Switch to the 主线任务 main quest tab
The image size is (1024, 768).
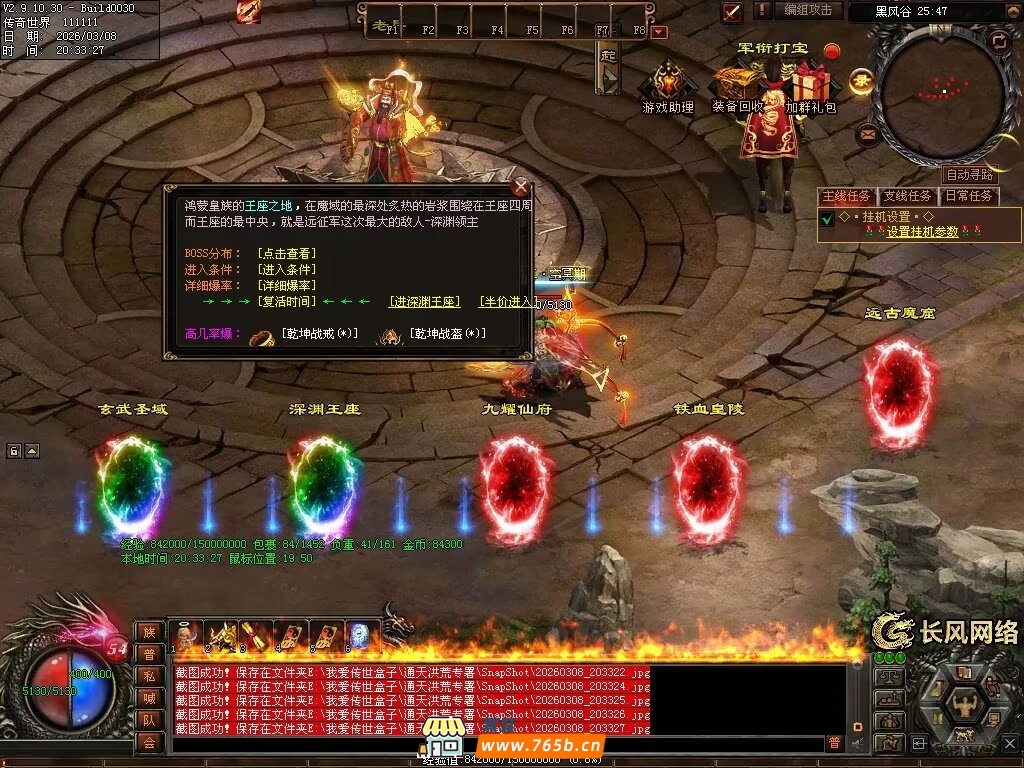[x=847, y=196]
